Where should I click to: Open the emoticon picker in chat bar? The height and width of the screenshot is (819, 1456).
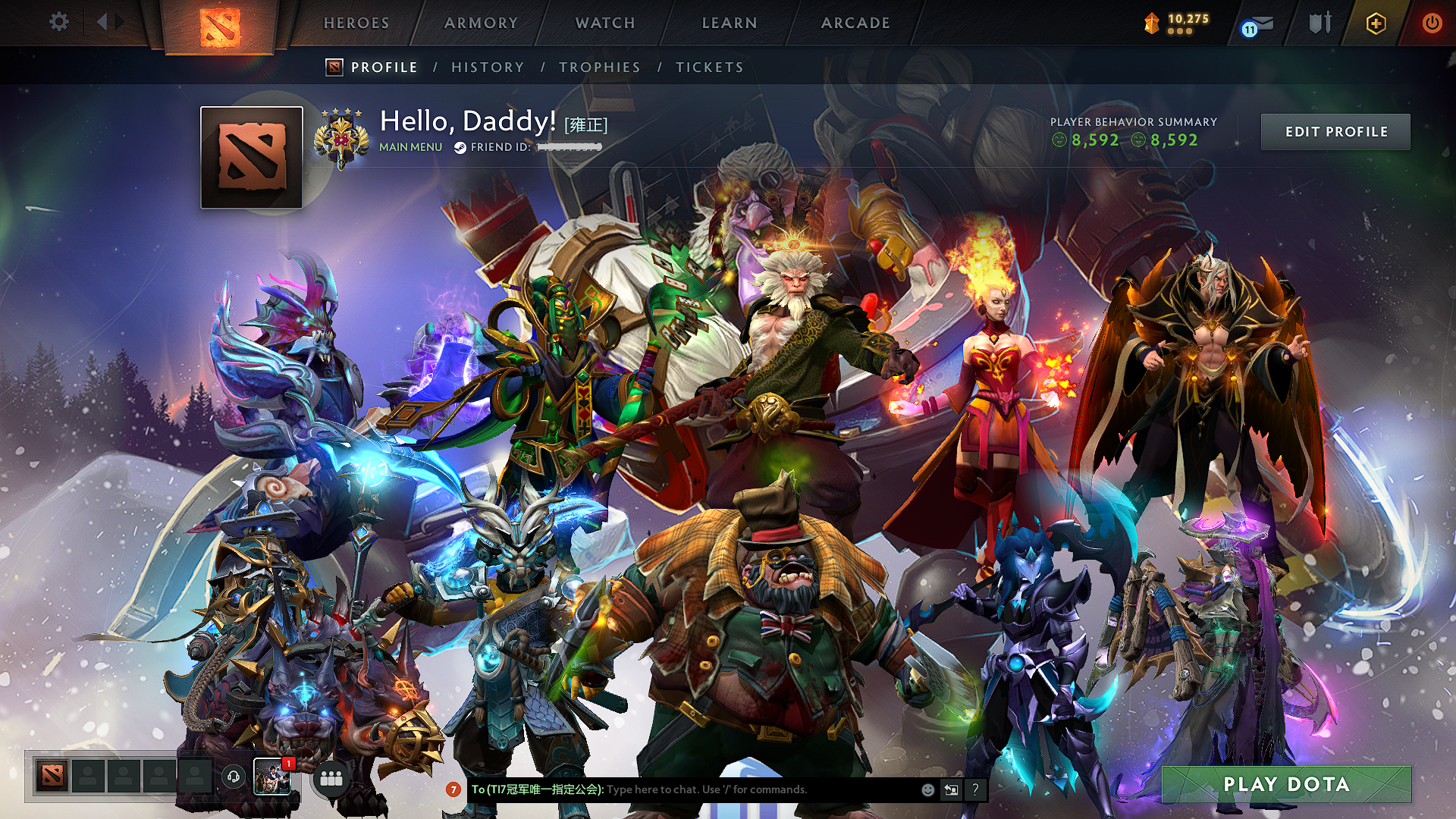(927, 789)
